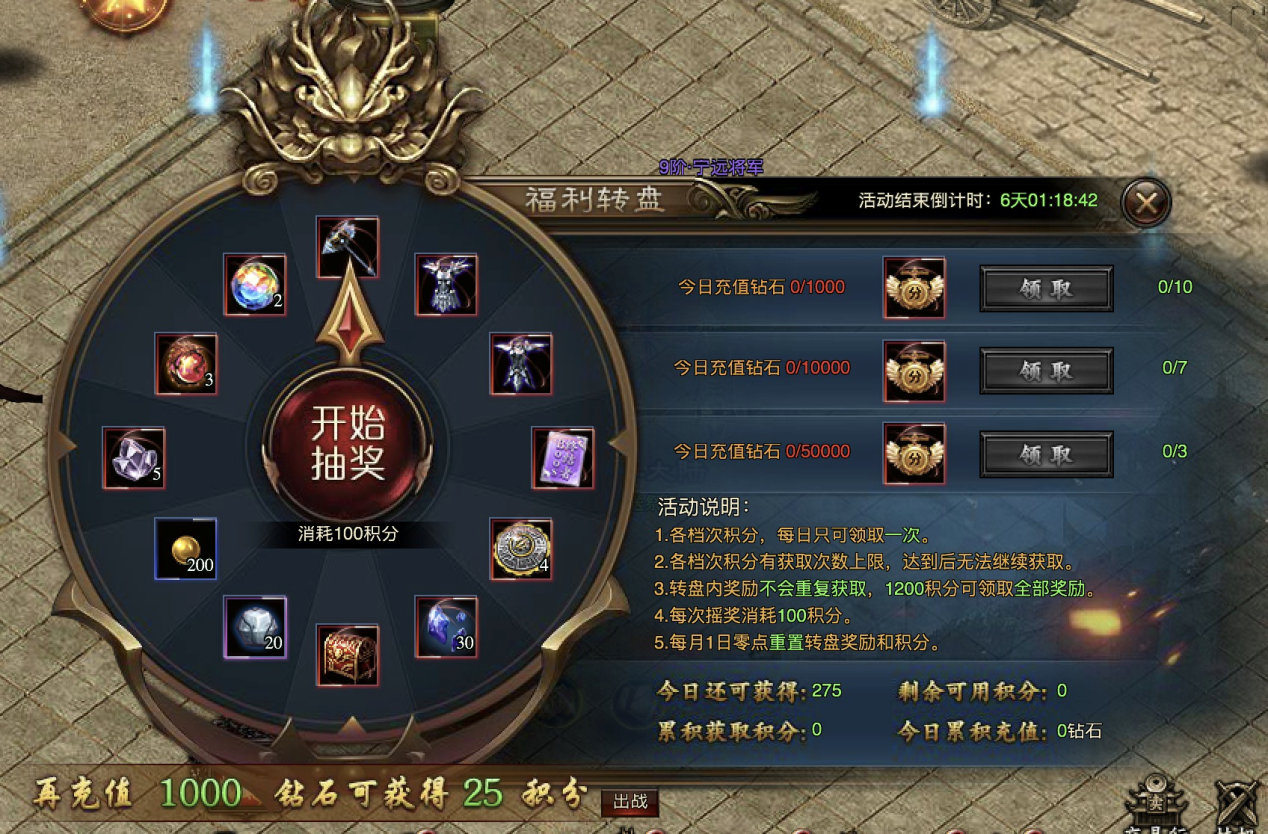The height and width of the screenshot is (834, 1268).
Task: Claim the 0/10000 diamond recharge reward
Action: tap(1046, 371)
